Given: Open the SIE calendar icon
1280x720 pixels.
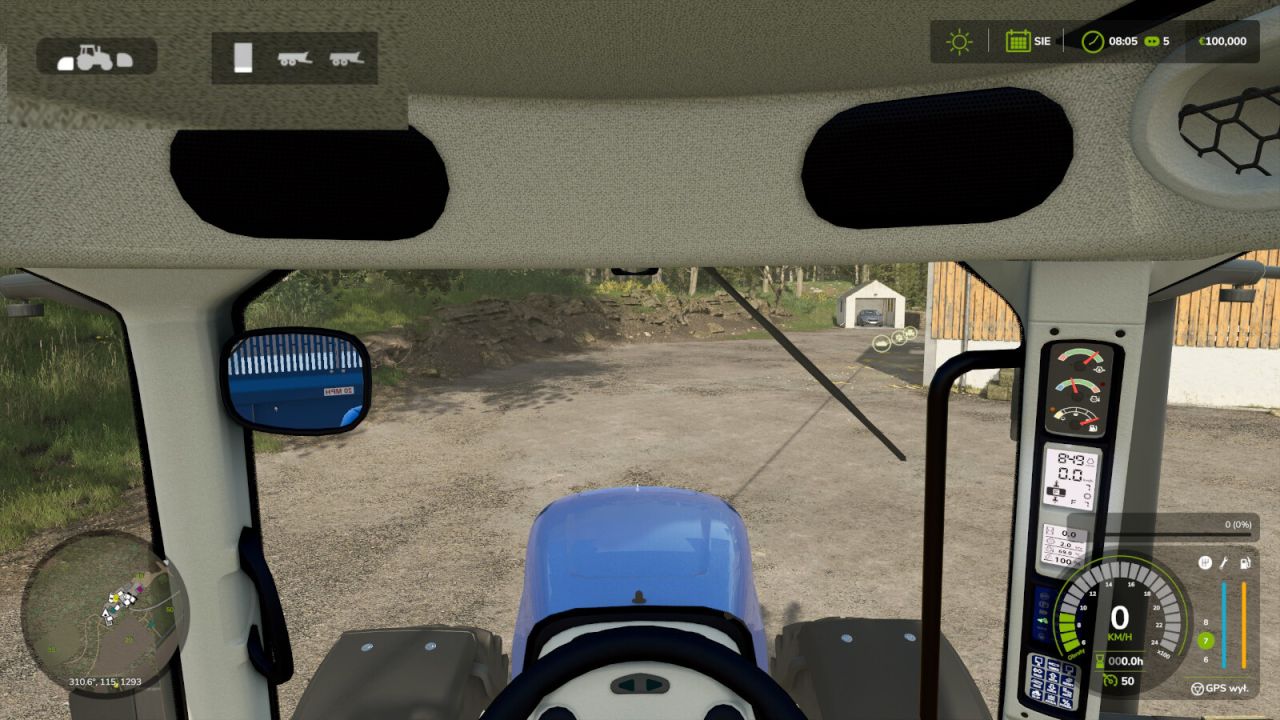Looking at the screenshot, I should pyautogui.click(x=1019, y=42).
